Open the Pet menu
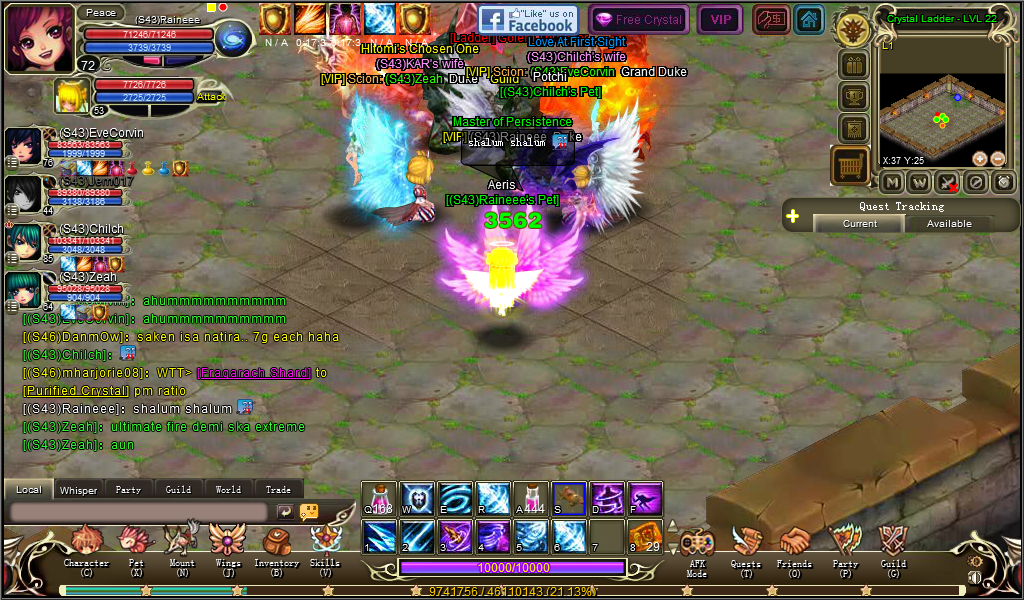This screenshot has width=1024, height=600. coord(135,545)
